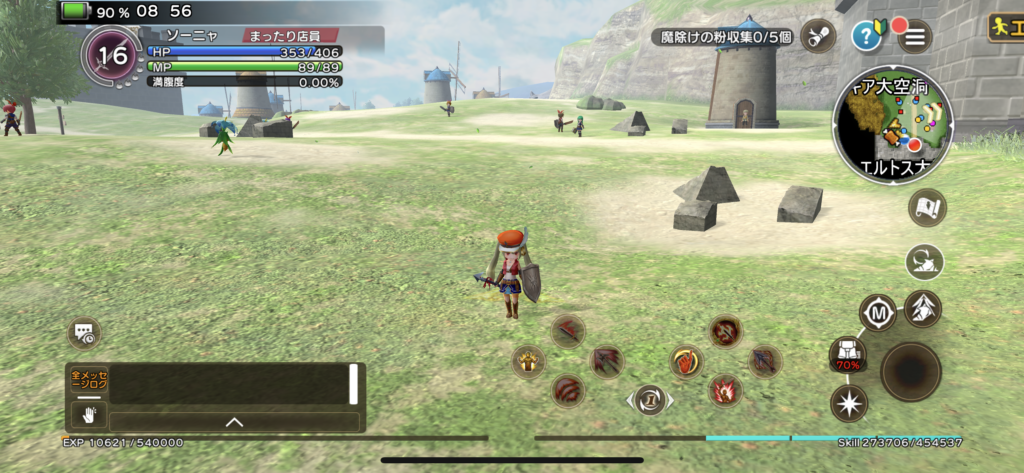Select the flashlight icon beside the quest tracker

819,36
